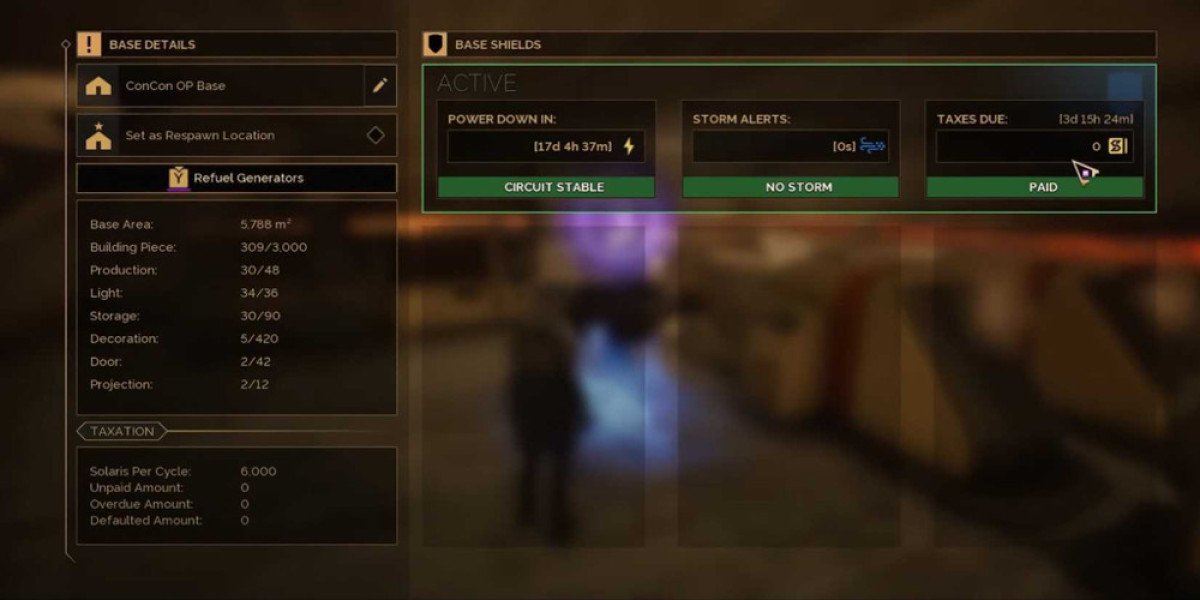The height and width of the screenshot is (600, 1200).
Task: Select the Circuit Stable status bar
Action: 546,187
